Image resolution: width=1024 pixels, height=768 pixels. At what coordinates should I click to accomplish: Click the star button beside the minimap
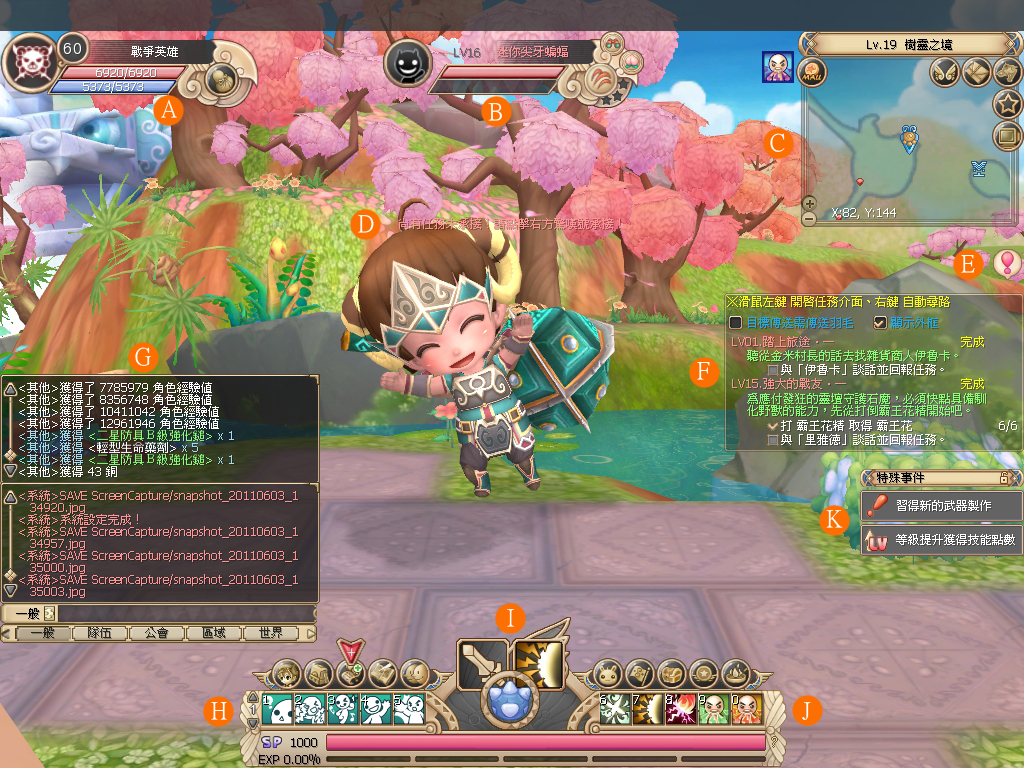click(1006, 103)
